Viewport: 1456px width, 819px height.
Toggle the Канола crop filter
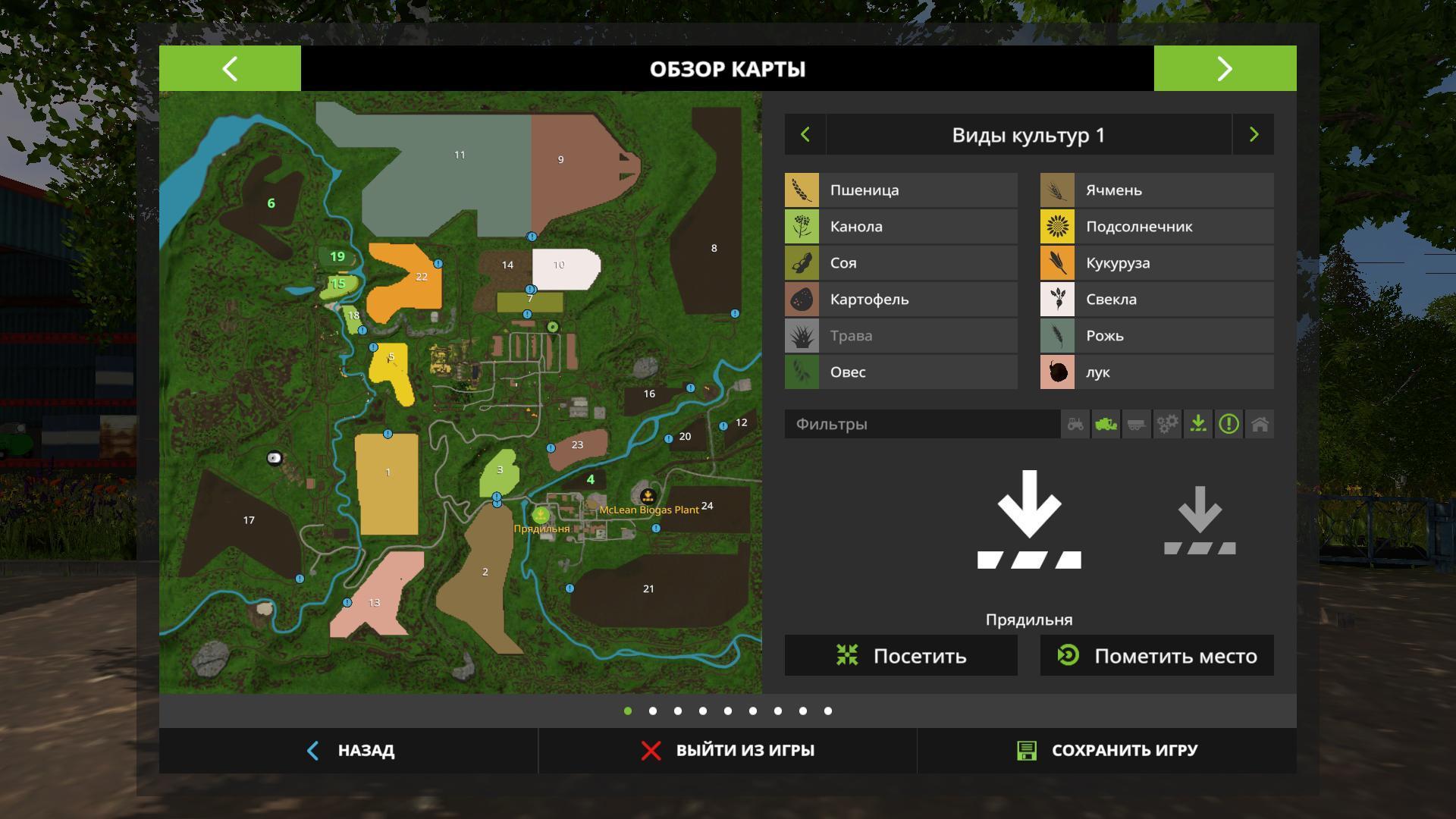pyautogui.click(x=901, y=227)
